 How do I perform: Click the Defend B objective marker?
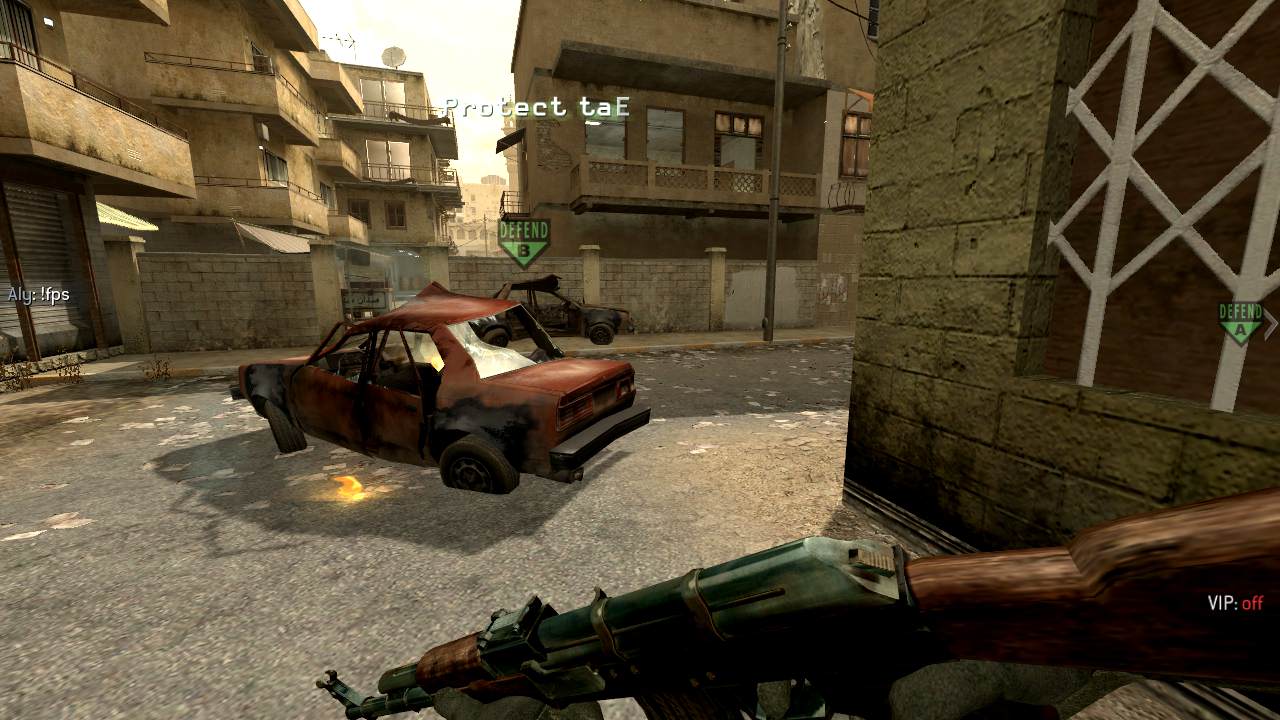(x=524, y=241)
